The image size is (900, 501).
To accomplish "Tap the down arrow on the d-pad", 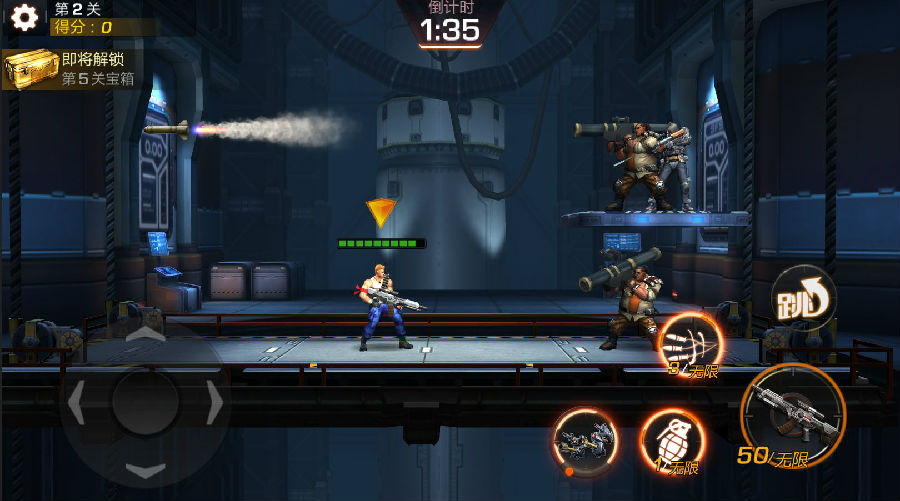I will pos(146,469).
